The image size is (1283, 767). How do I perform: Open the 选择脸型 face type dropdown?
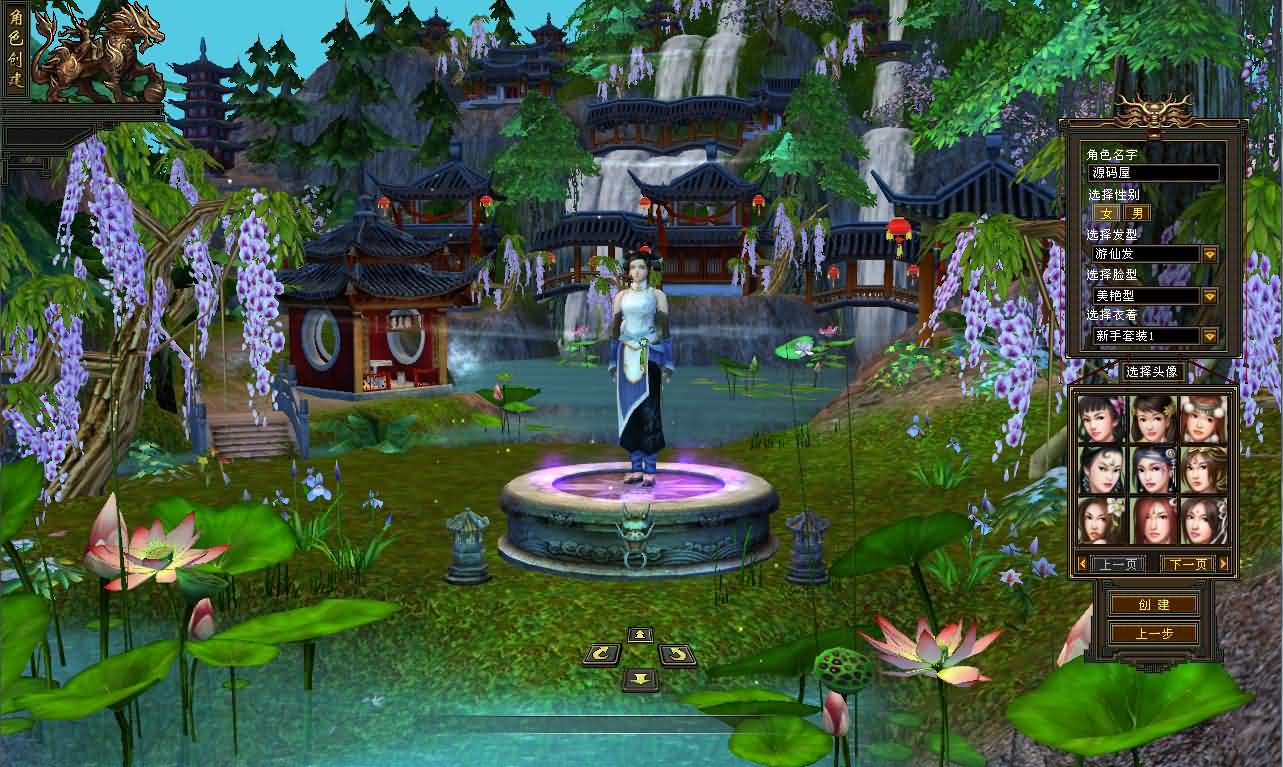tap(1208, 295)
